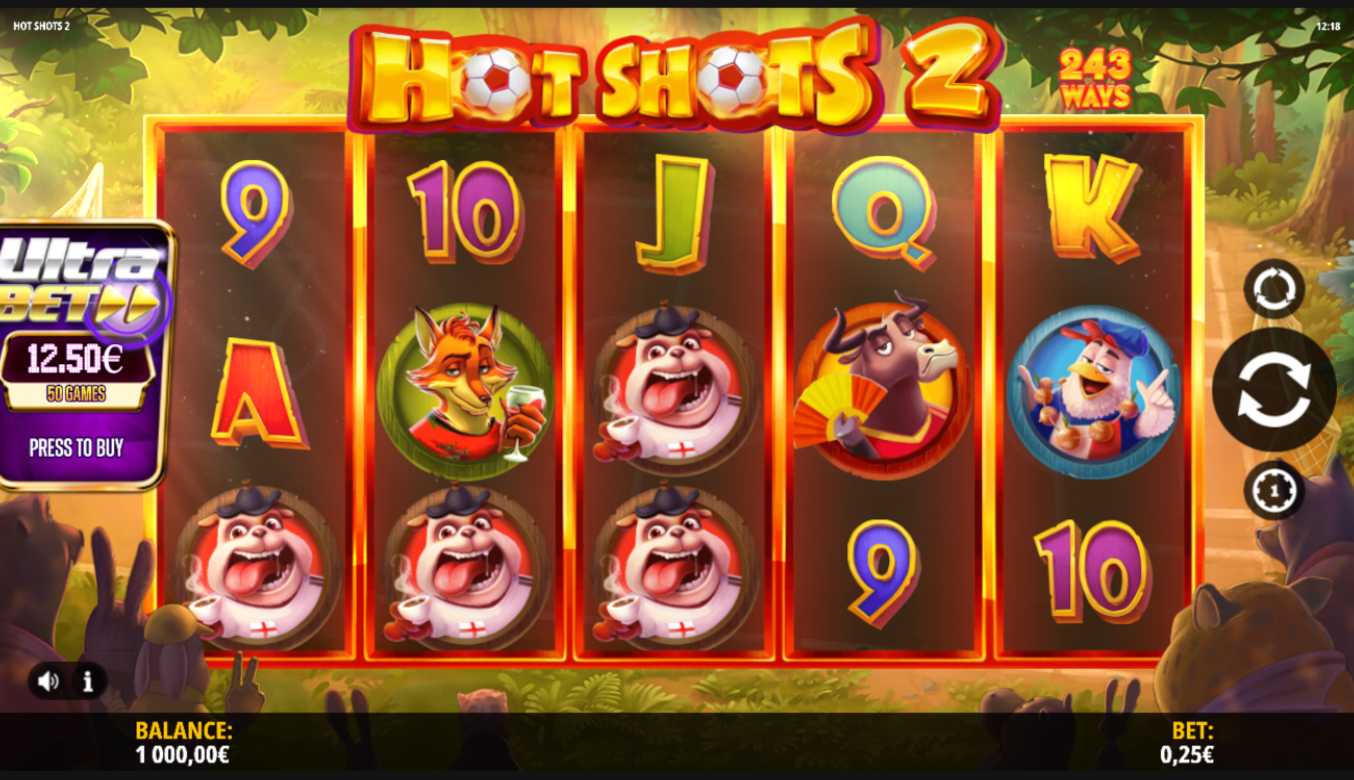The width and height of the screenshot is (1354, 780).
Task: Open the game info page
Action: tap(88, 682)
